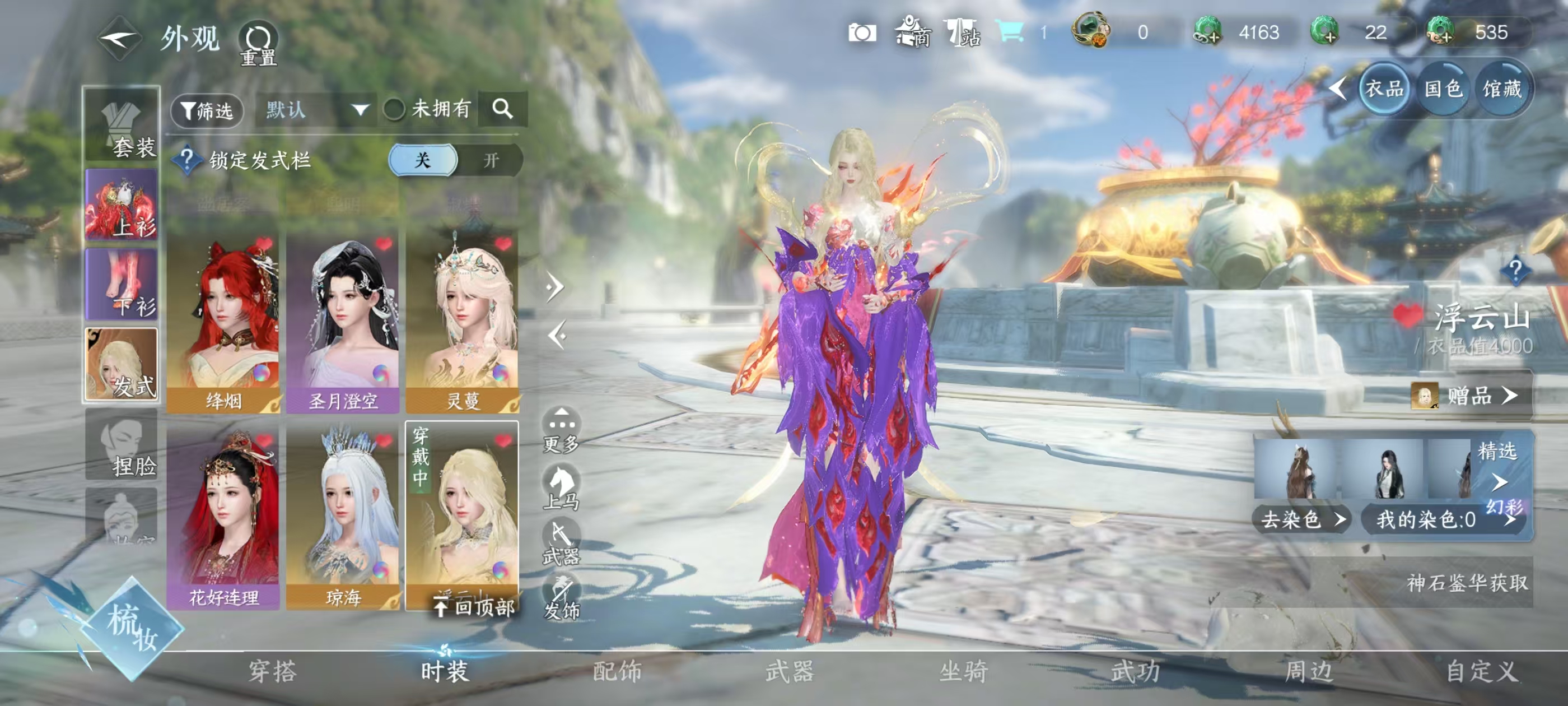Choose the 琼海 white hairstyle
This screenshot has width=1568, height=706.
point(343,519)
